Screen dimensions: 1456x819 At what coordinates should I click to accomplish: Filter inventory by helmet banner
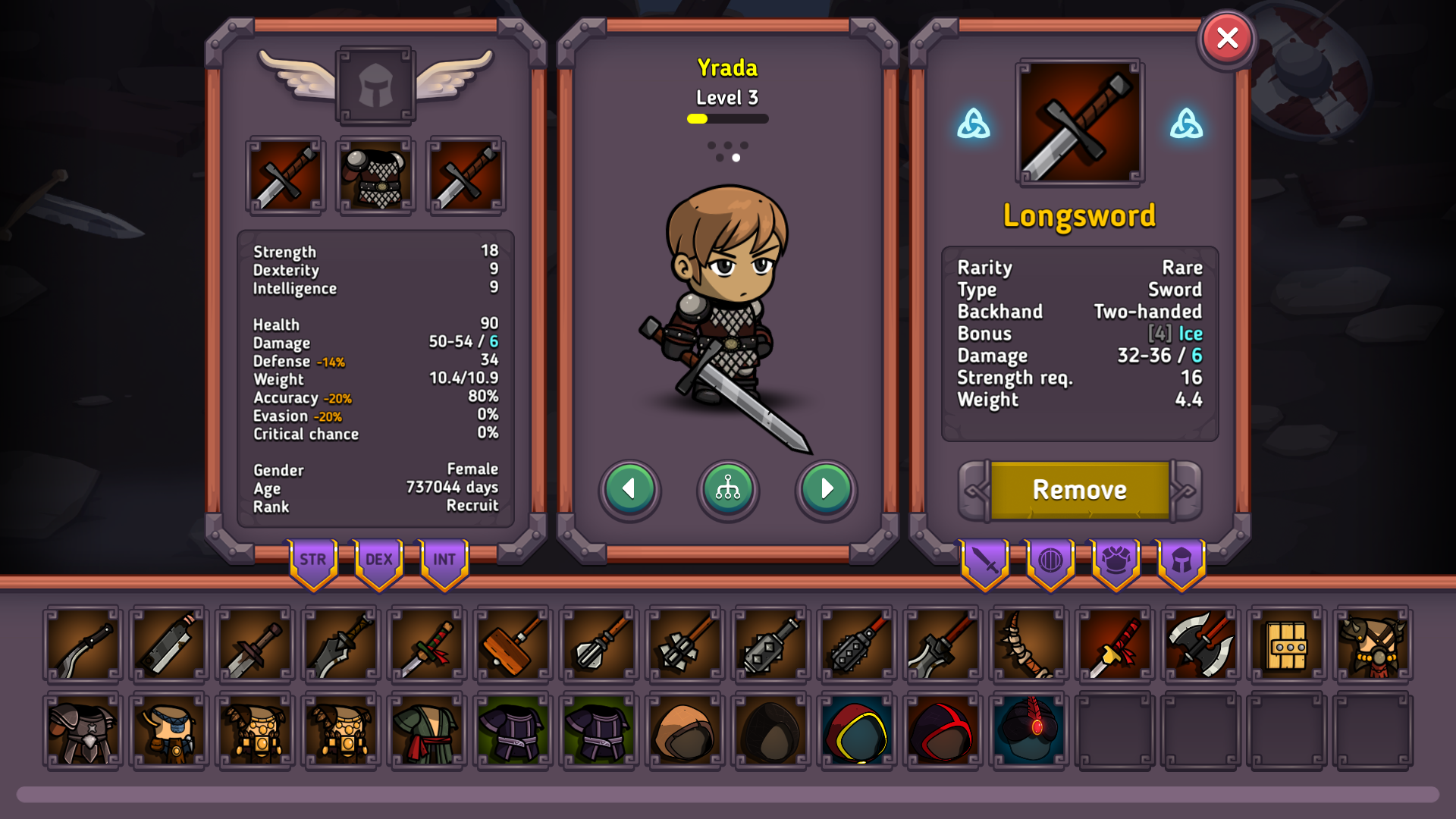1181,561
